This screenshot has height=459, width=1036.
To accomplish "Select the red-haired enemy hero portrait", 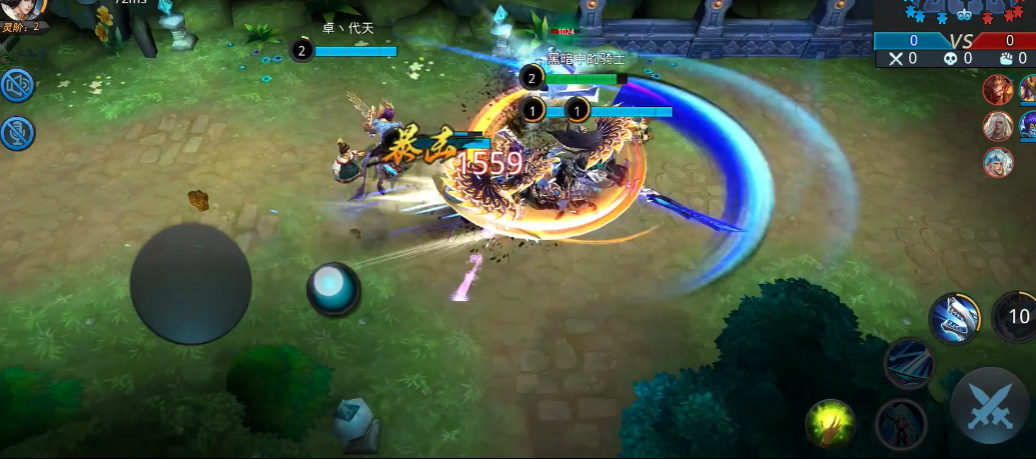I will click(x=997, y=91).
